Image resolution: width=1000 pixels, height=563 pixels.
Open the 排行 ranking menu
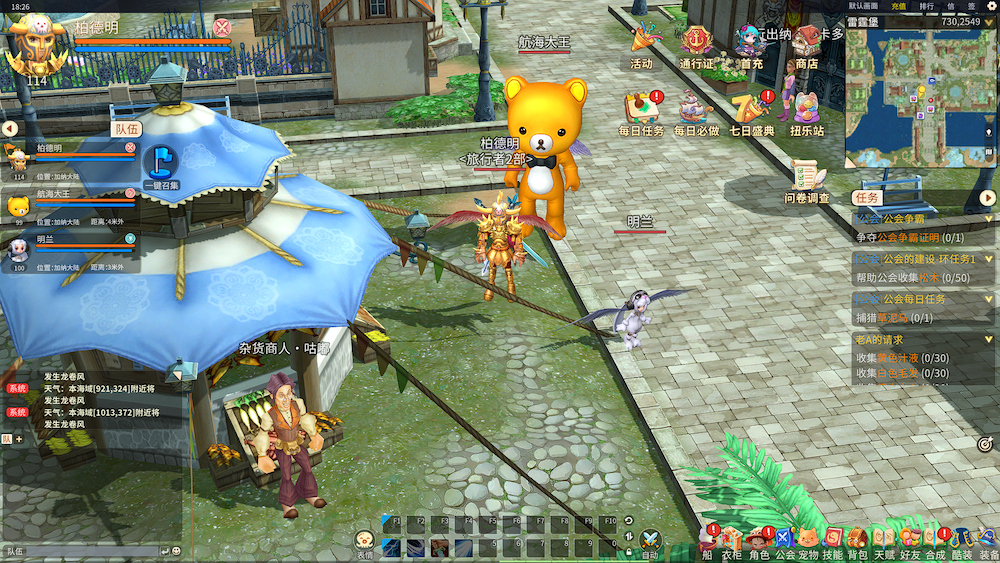point(927,6)
